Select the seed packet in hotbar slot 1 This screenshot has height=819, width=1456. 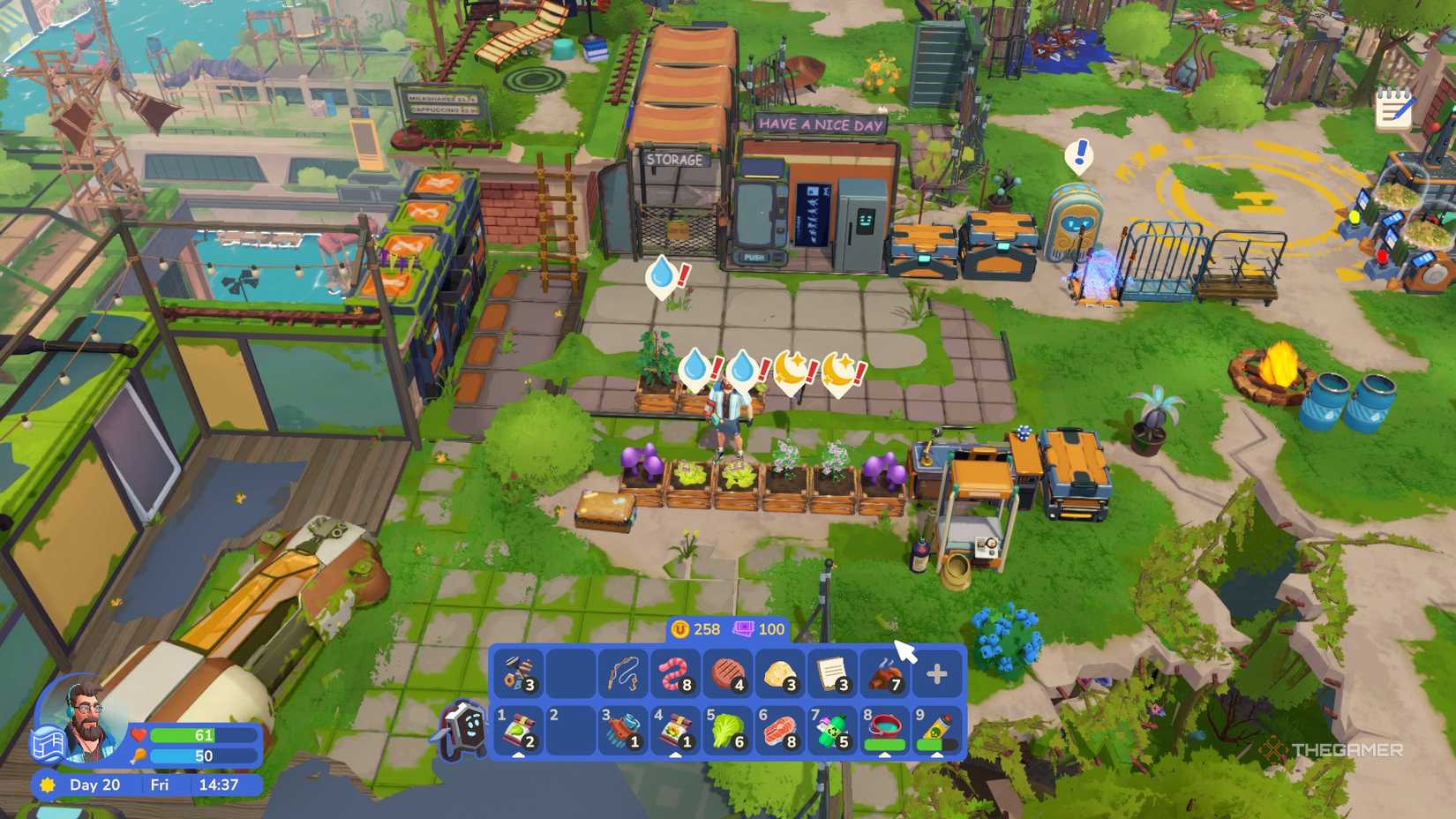518,728
